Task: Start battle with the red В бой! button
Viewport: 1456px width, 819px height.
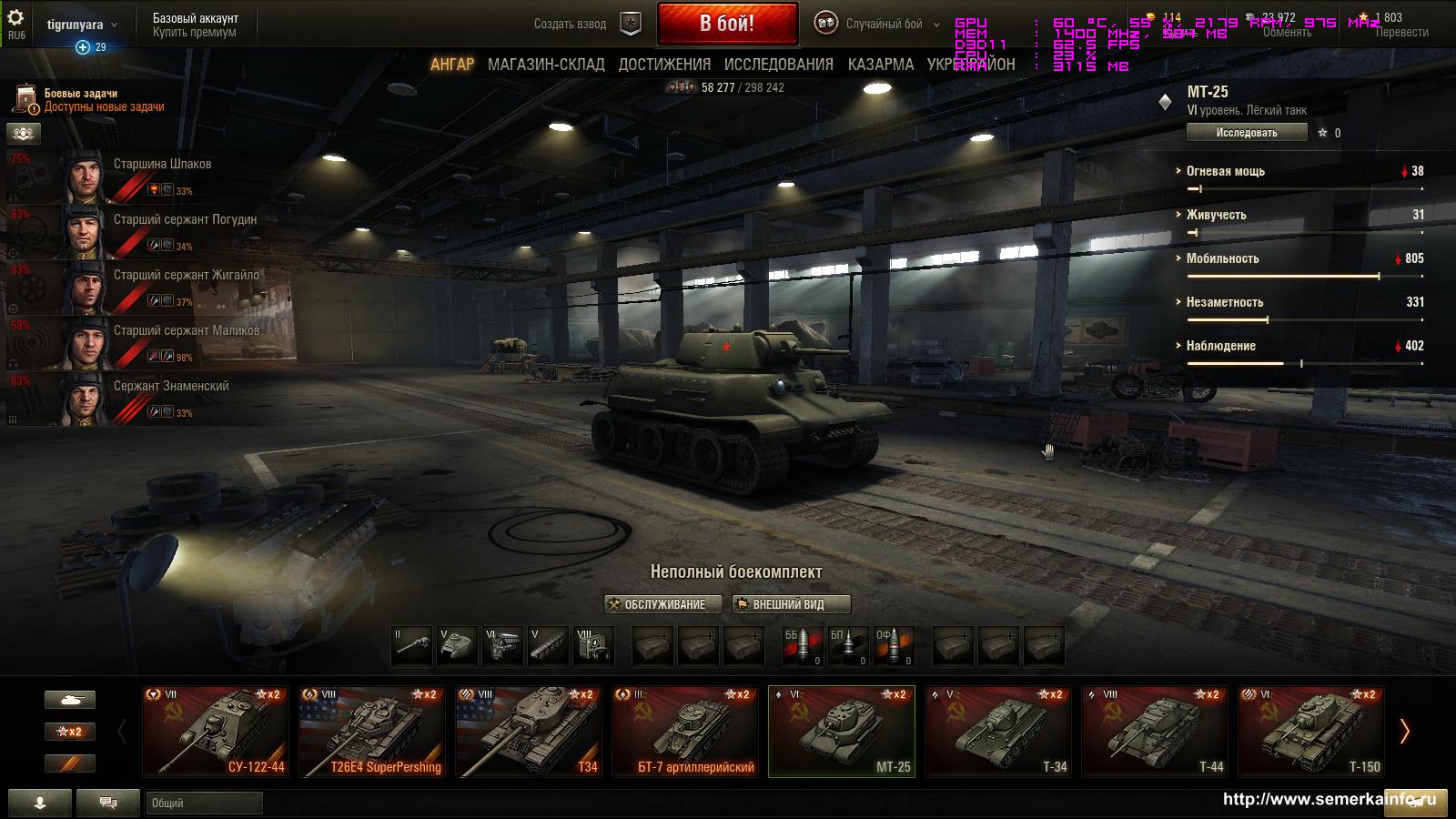Action: (x=727, y=24)
